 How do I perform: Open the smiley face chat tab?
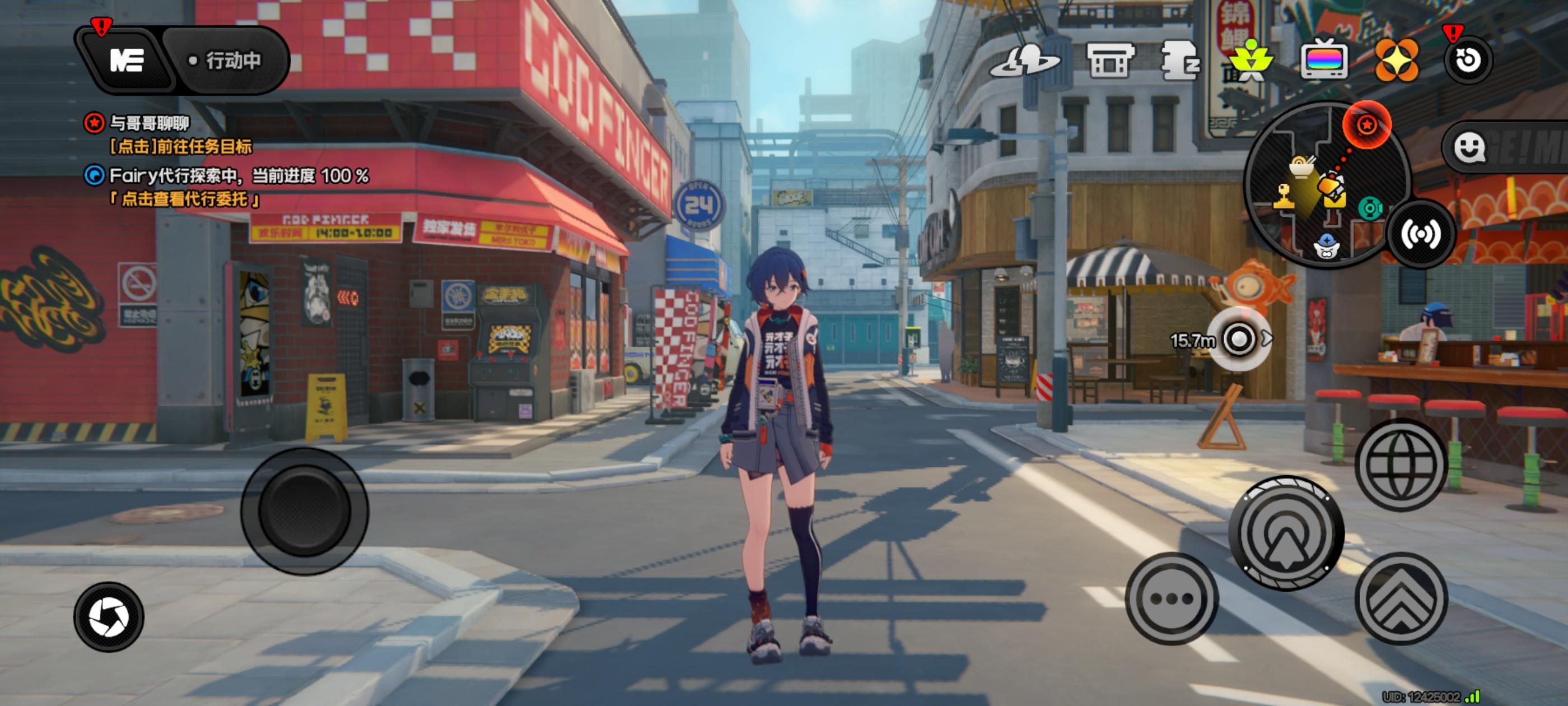1469,147
